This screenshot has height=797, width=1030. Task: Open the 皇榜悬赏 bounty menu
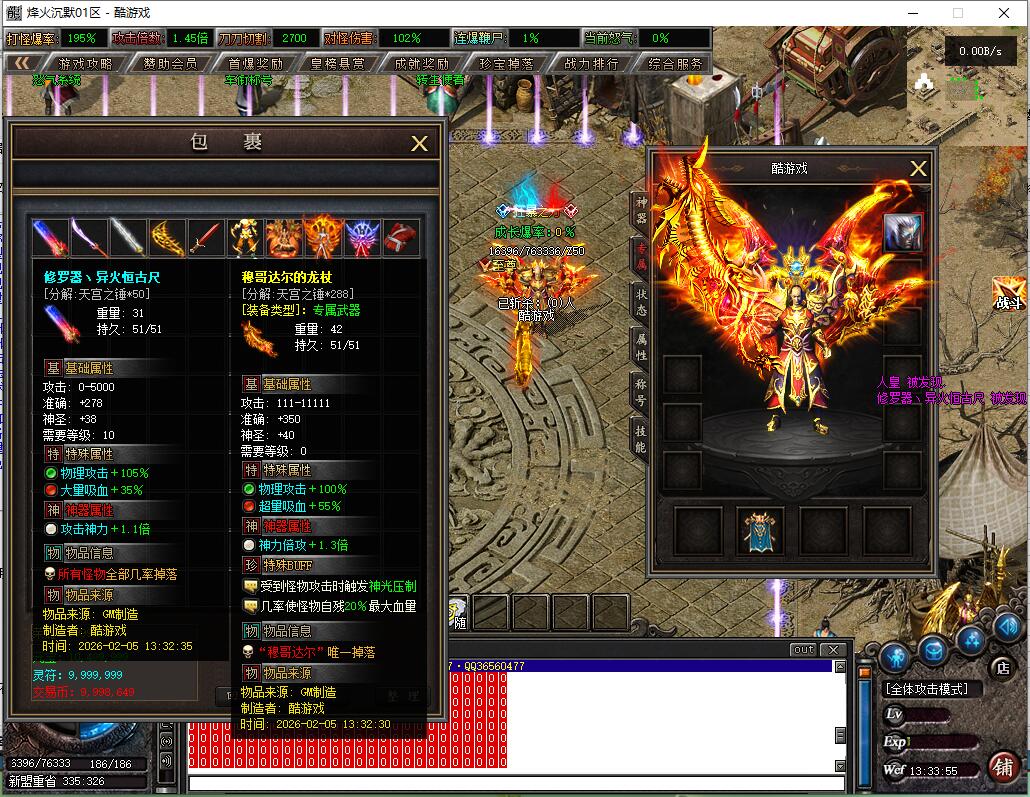click(x=338, y=63)
